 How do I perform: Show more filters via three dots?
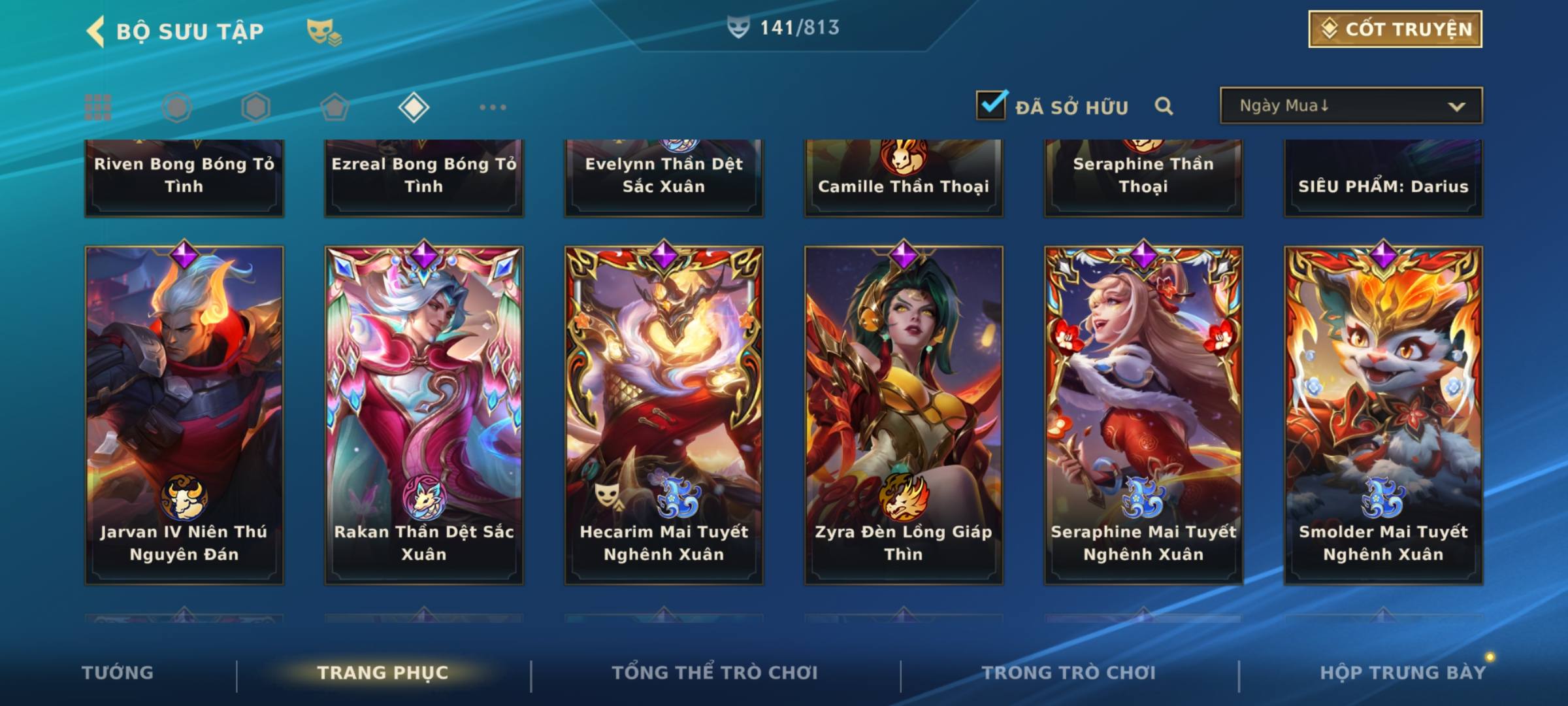pos(493,107)
